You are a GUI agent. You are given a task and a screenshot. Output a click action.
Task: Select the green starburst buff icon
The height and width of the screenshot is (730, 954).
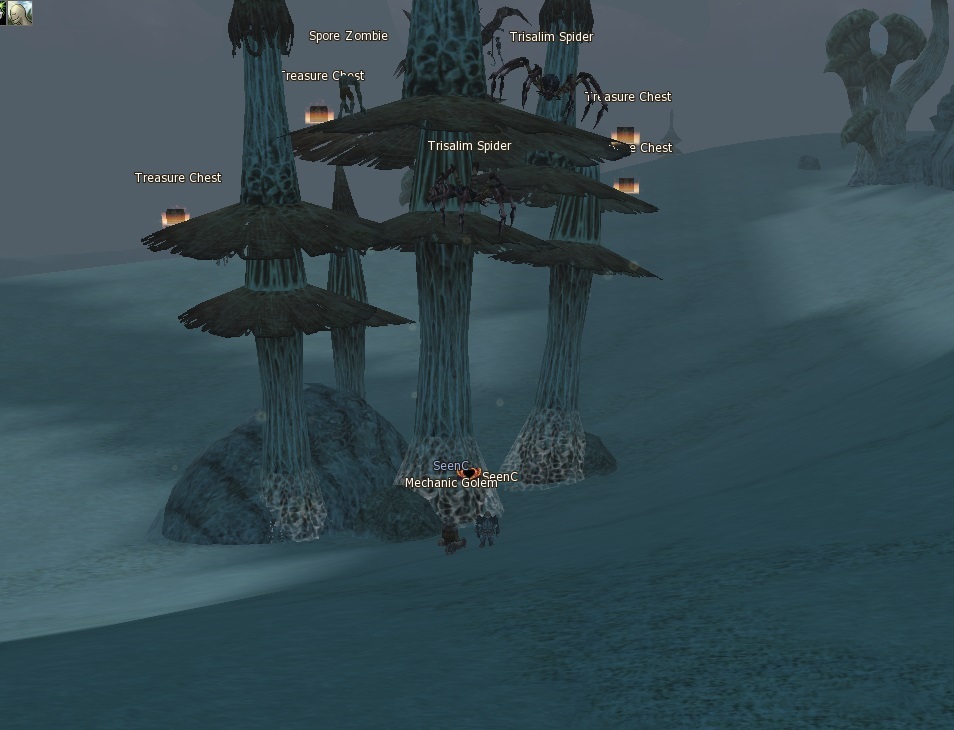[x=3, y=13]
